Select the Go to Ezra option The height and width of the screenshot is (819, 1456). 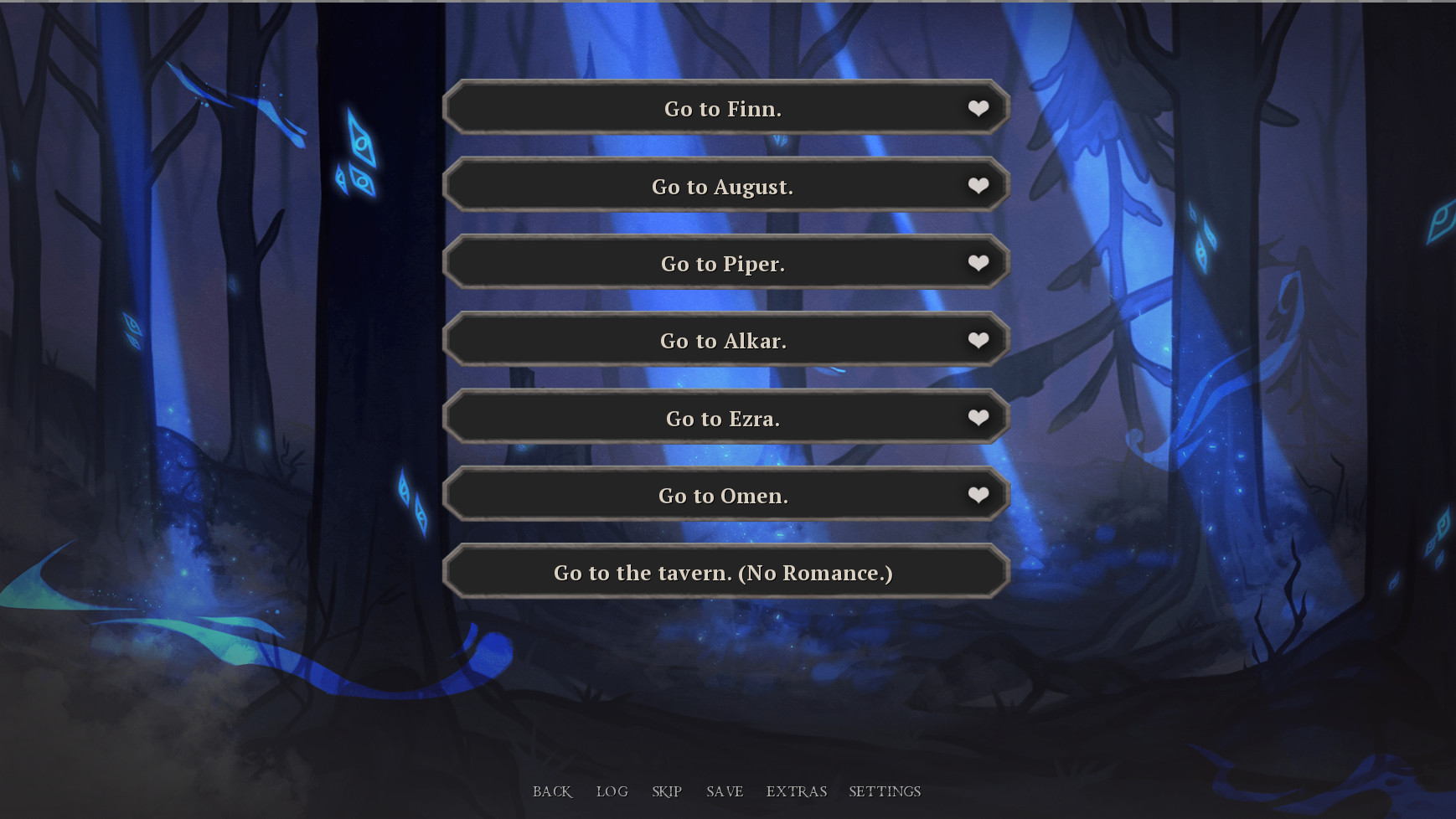coord(723,417)
